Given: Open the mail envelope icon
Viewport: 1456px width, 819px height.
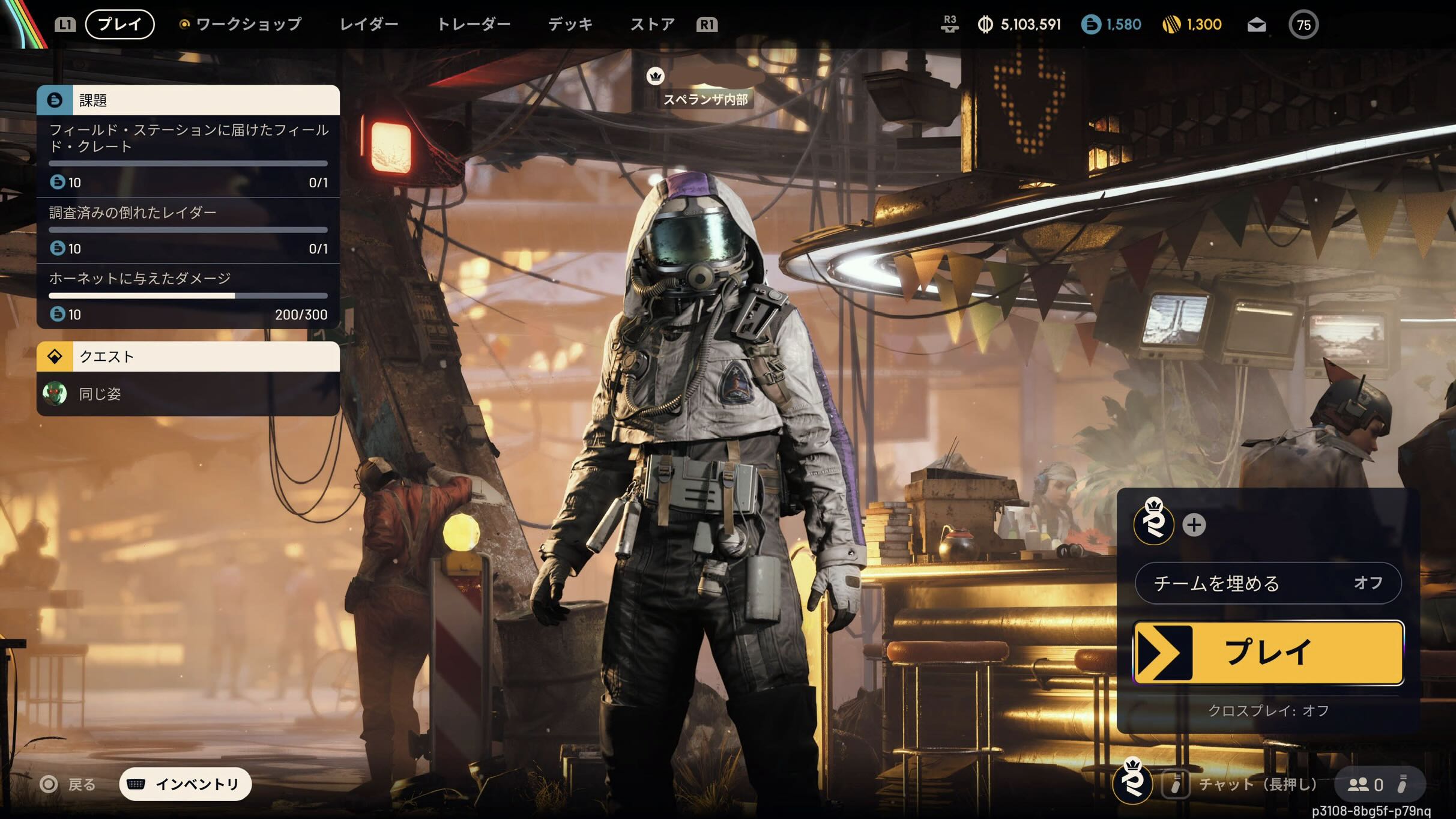Looking at the screenshot, I should tap(1256, 25).
